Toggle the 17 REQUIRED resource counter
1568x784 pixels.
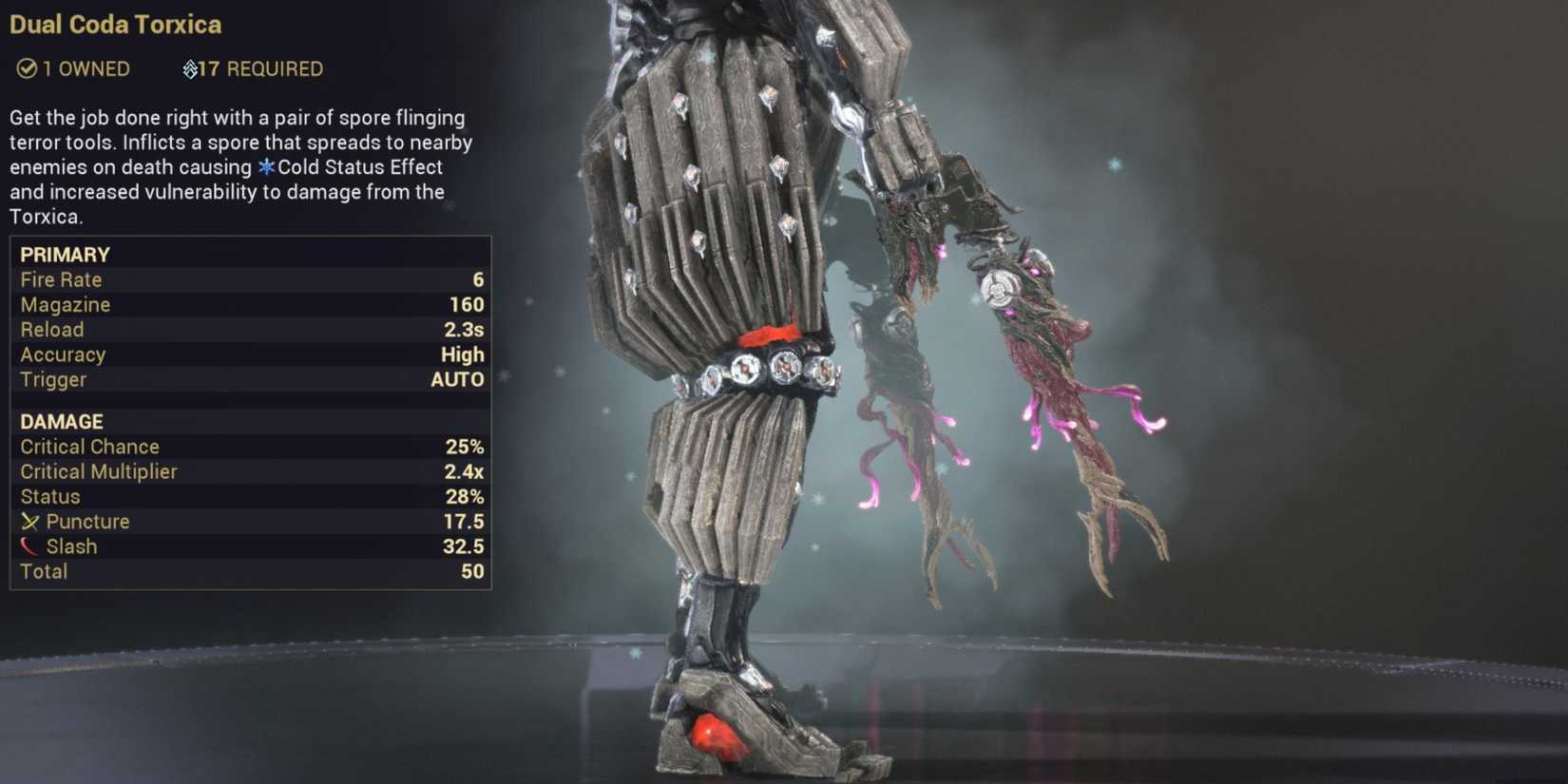[x=252, y=67]
